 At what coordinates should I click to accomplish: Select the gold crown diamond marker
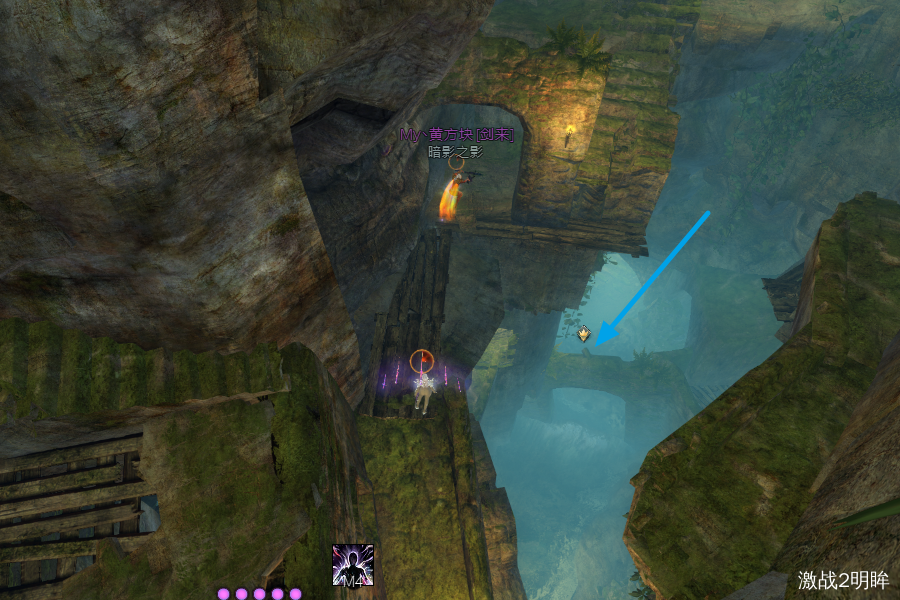pos(583,333)
